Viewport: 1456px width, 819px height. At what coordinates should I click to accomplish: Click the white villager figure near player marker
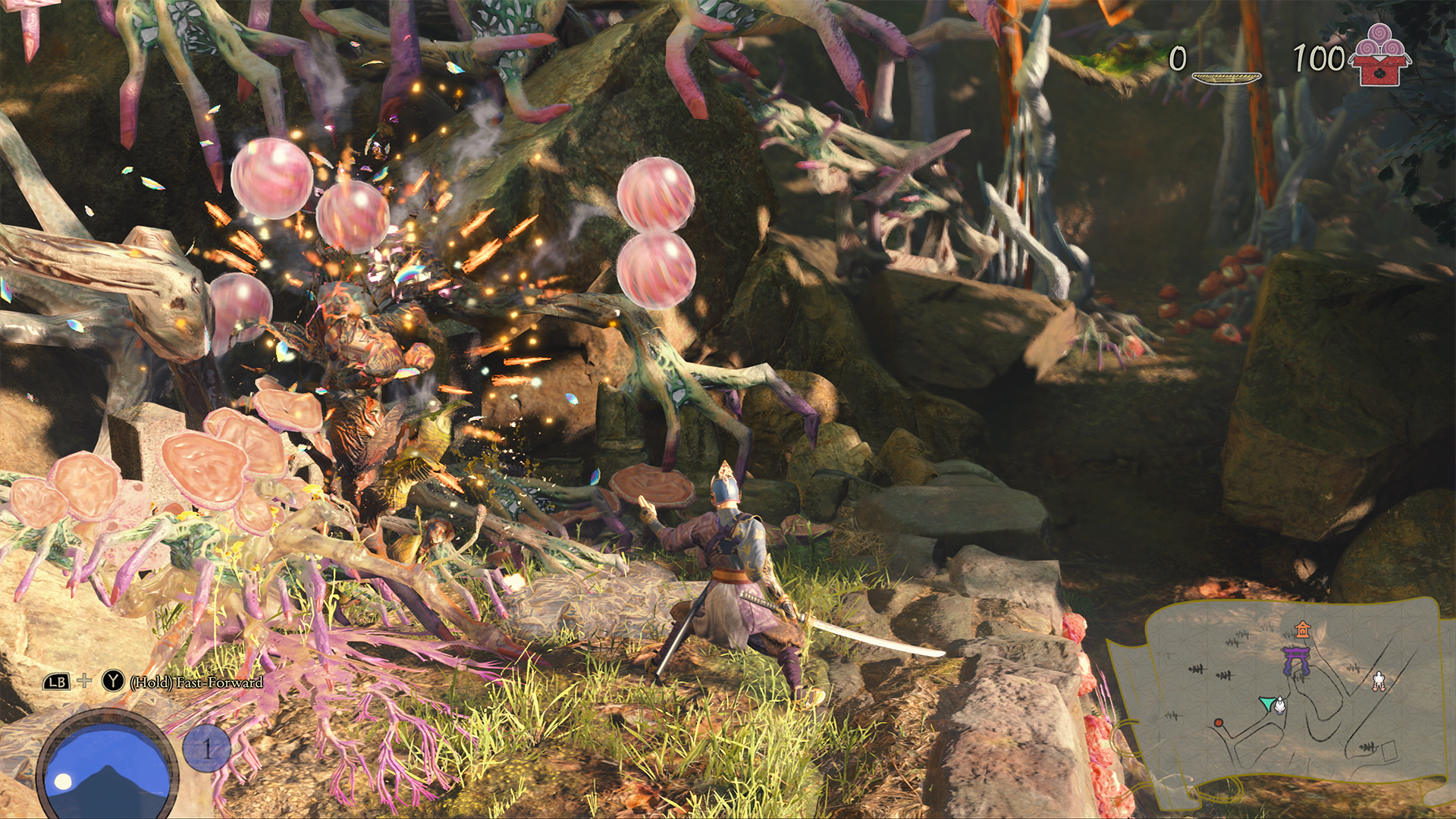pos(1279,706)
